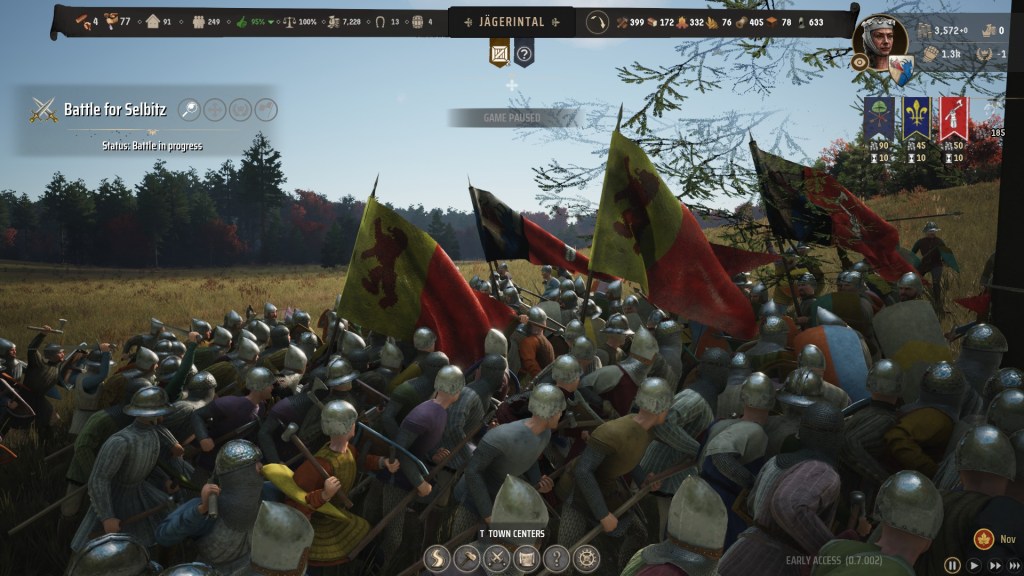Open the crate tab under region name
The height and width of the screenshot is (576, 1024).
(499, 53)
